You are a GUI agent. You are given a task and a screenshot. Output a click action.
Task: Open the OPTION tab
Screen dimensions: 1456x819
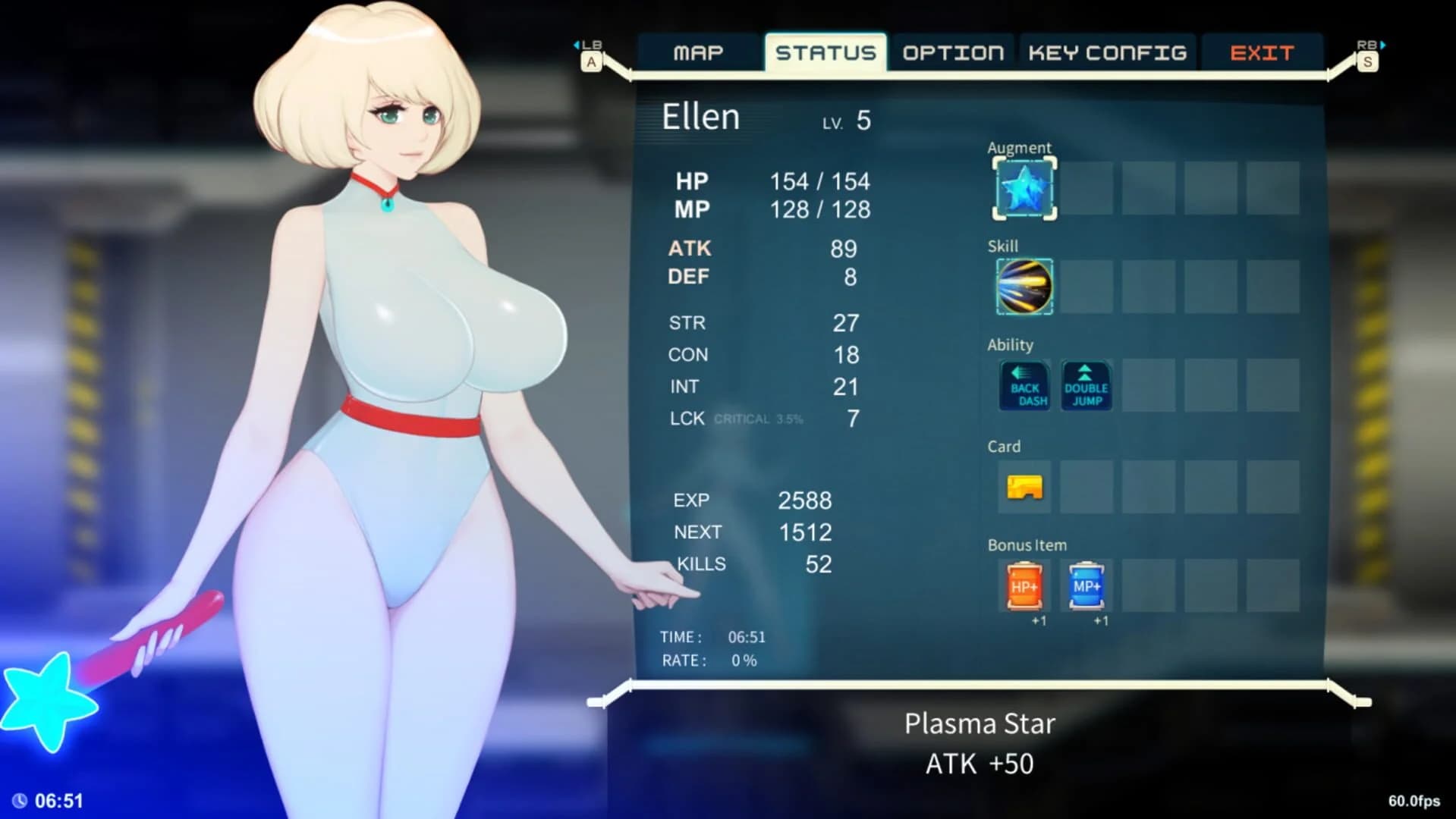pos(952,52)
